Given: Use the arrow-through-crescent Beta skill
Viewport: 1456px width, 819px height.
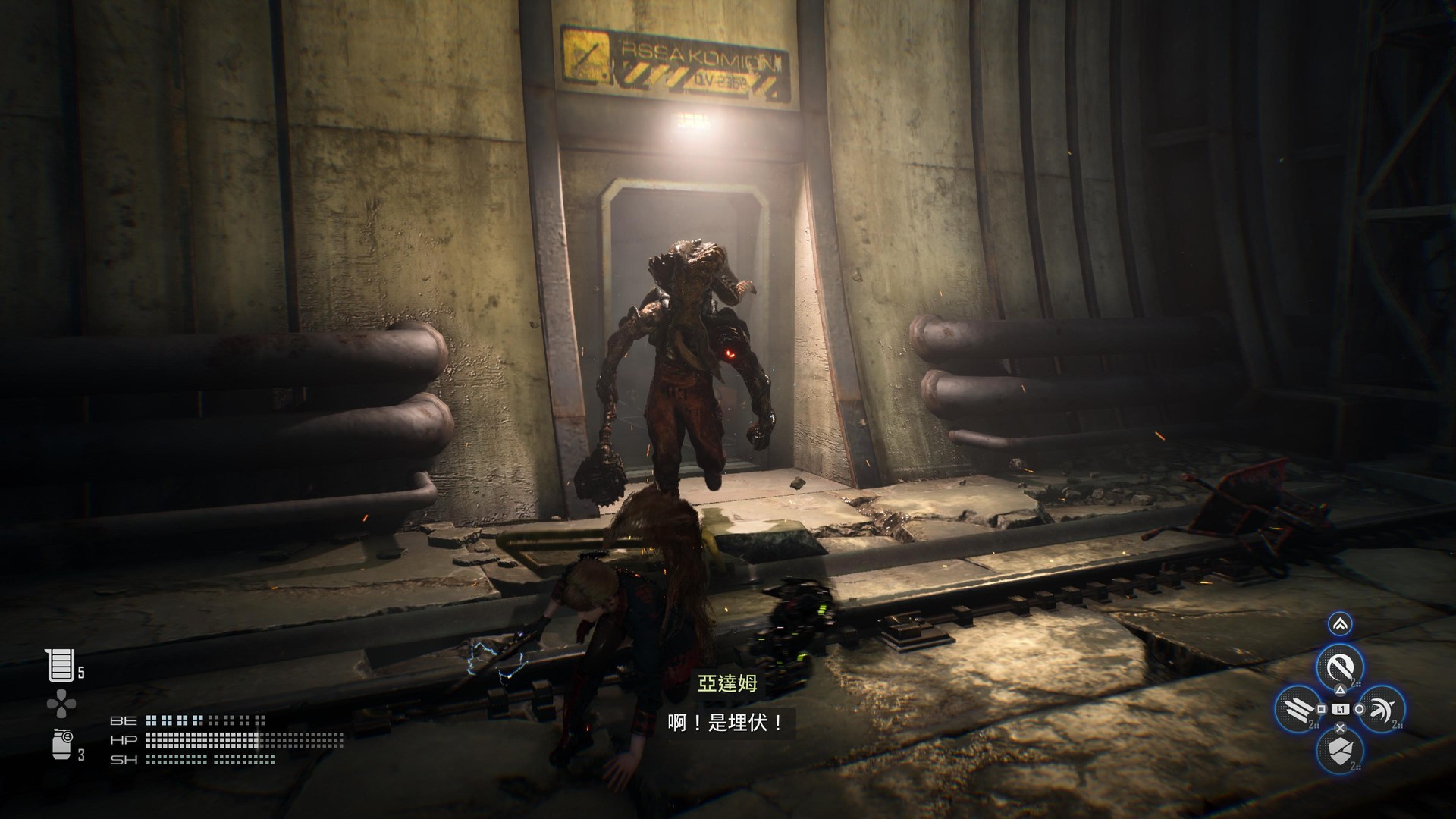Looking at the screenshot, I should [x=1382, y=711].
